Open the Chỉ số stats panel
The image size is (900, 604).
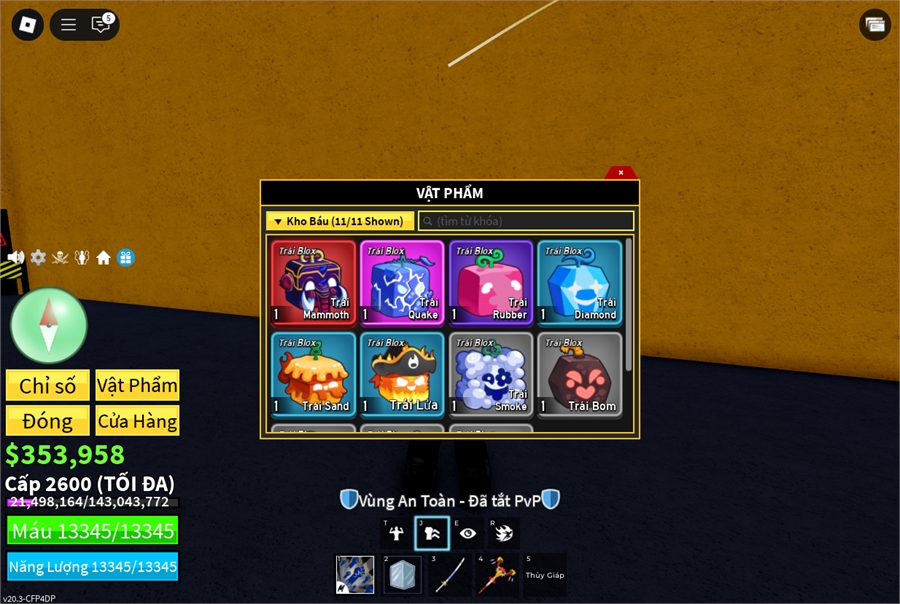click(48, 386)
